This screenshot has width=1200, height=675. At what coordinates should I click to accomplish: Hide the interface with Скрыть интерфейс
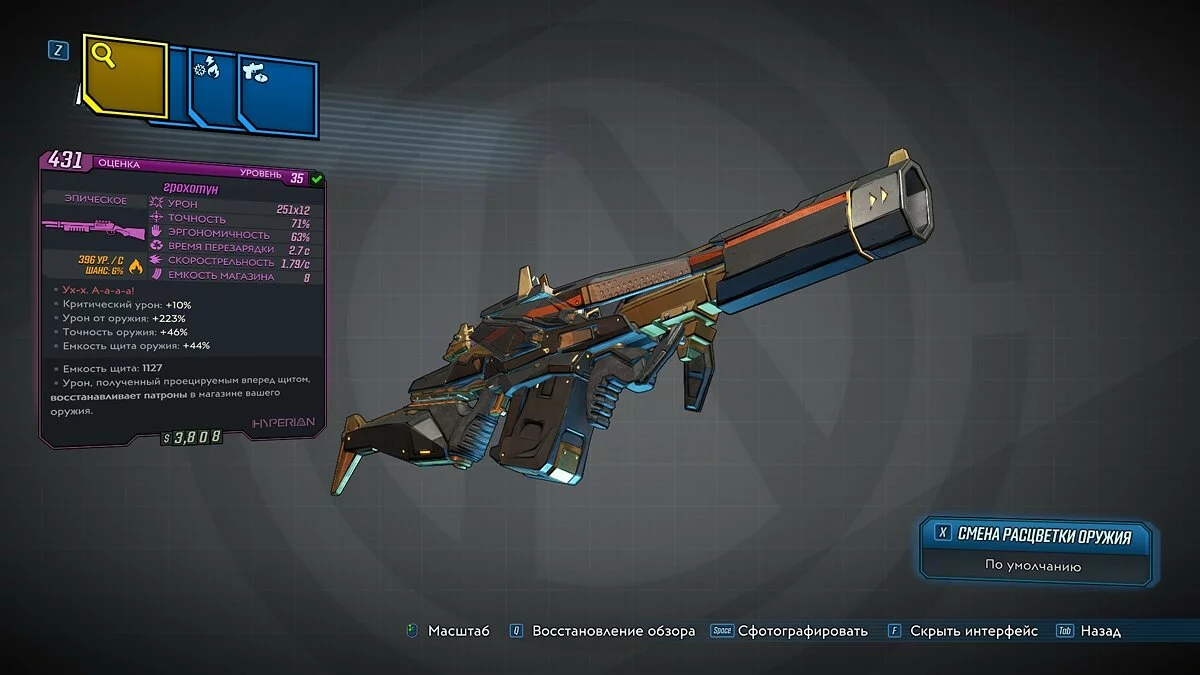[972, 631]
